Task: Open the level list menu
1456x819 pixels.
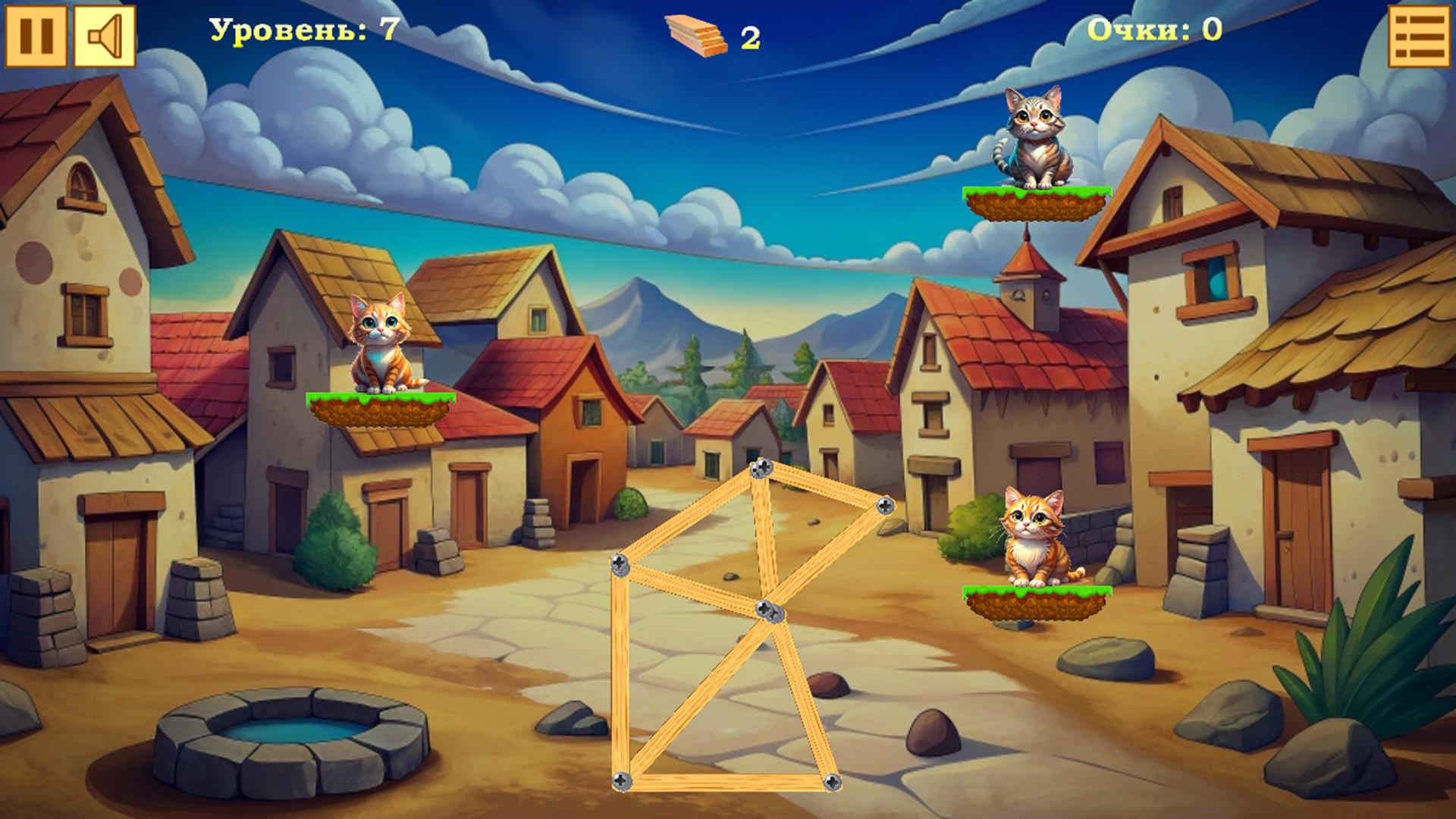Action: tap(1419, 36)
